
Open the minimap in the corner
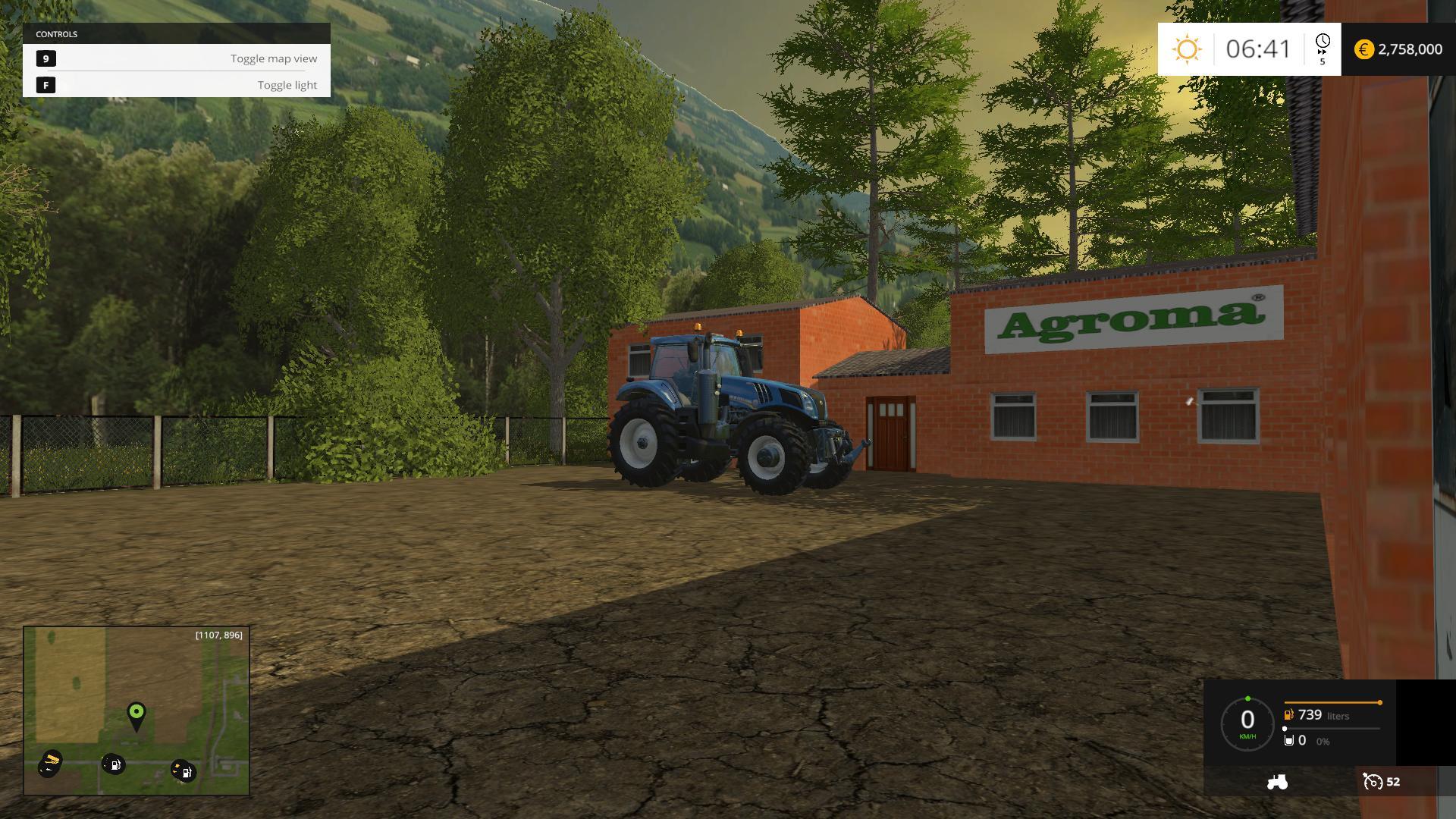(136, 711)
